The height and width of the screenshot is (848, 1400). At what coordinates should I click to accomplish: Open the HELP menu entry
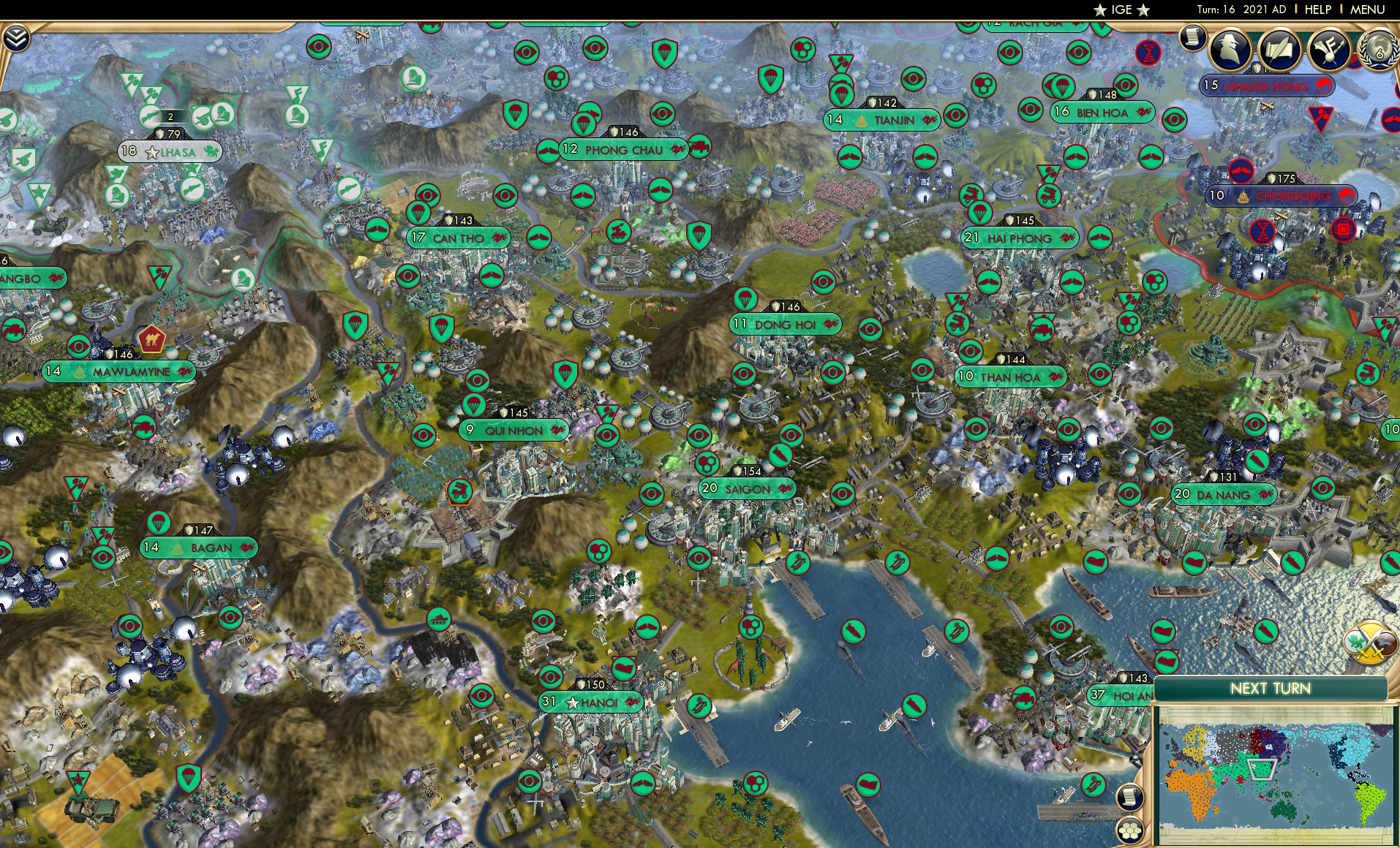[x=1319, y=10]
